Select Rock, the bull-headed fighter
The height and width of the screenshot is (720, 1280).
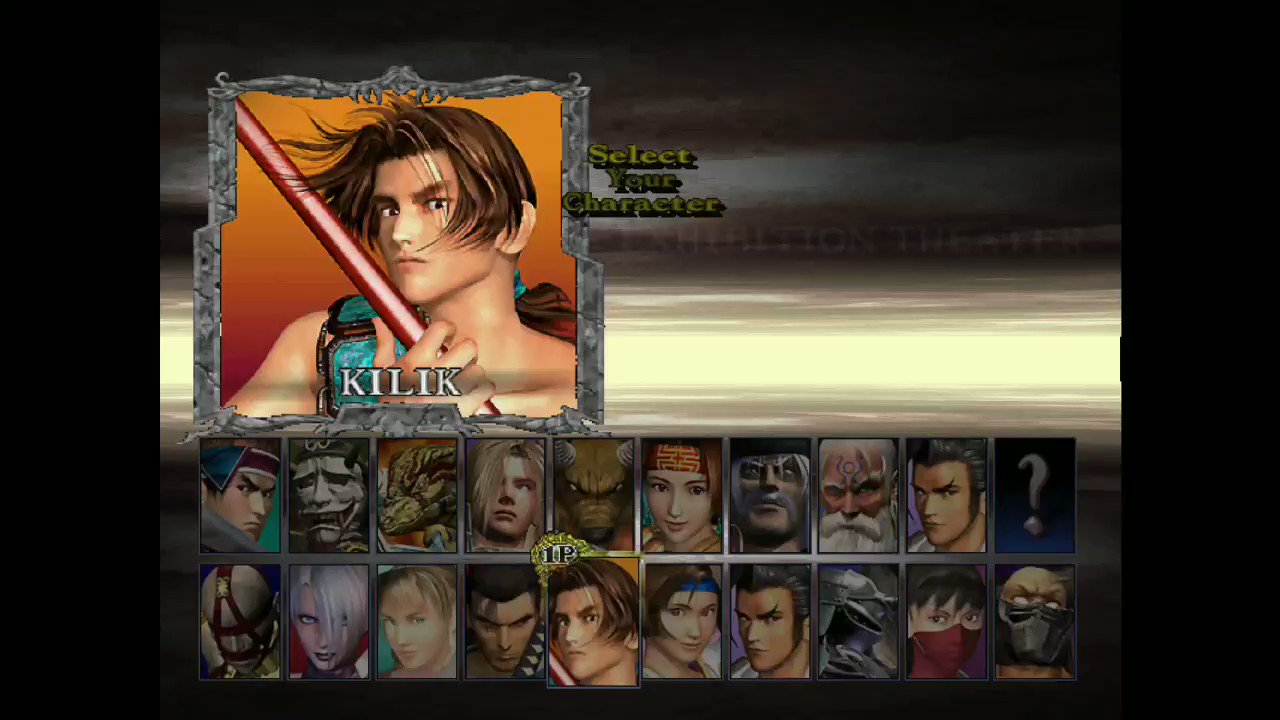(x=592, y=495)
